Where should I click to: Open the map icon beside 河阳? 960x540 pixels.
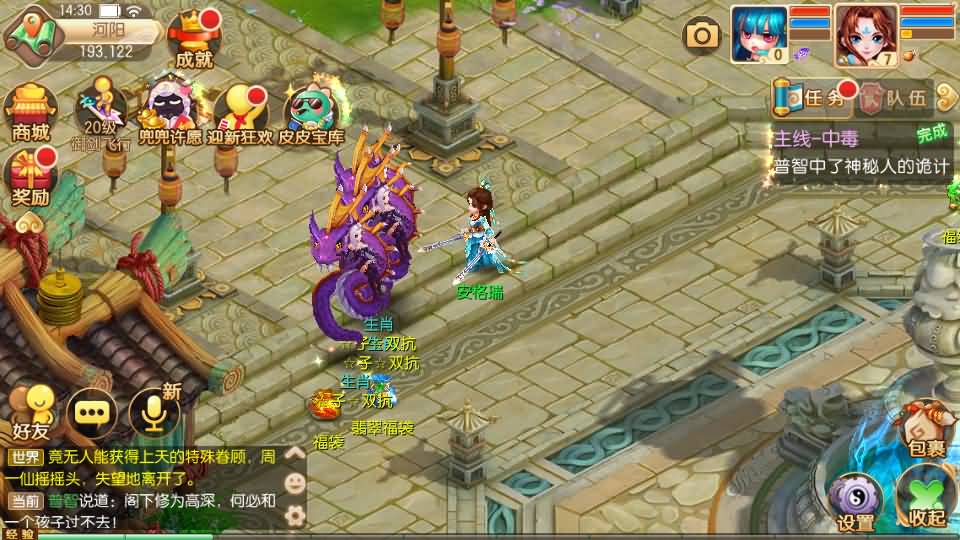pyautogui.click(x=30, y=32)
